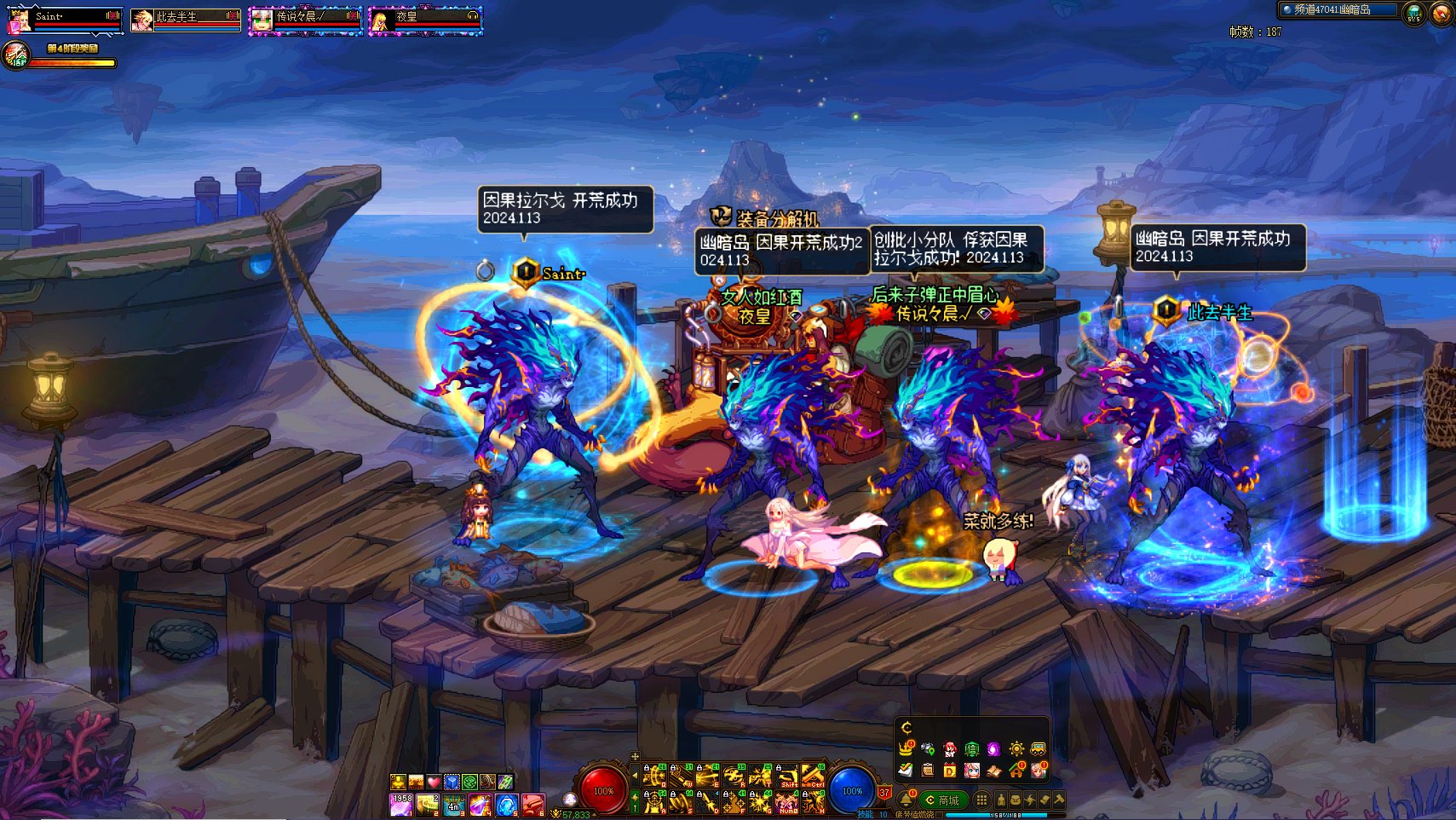1456x820 pixels.
Task: Click the notification bell icon
Action: pyautogui.click(x=906, y=799)
